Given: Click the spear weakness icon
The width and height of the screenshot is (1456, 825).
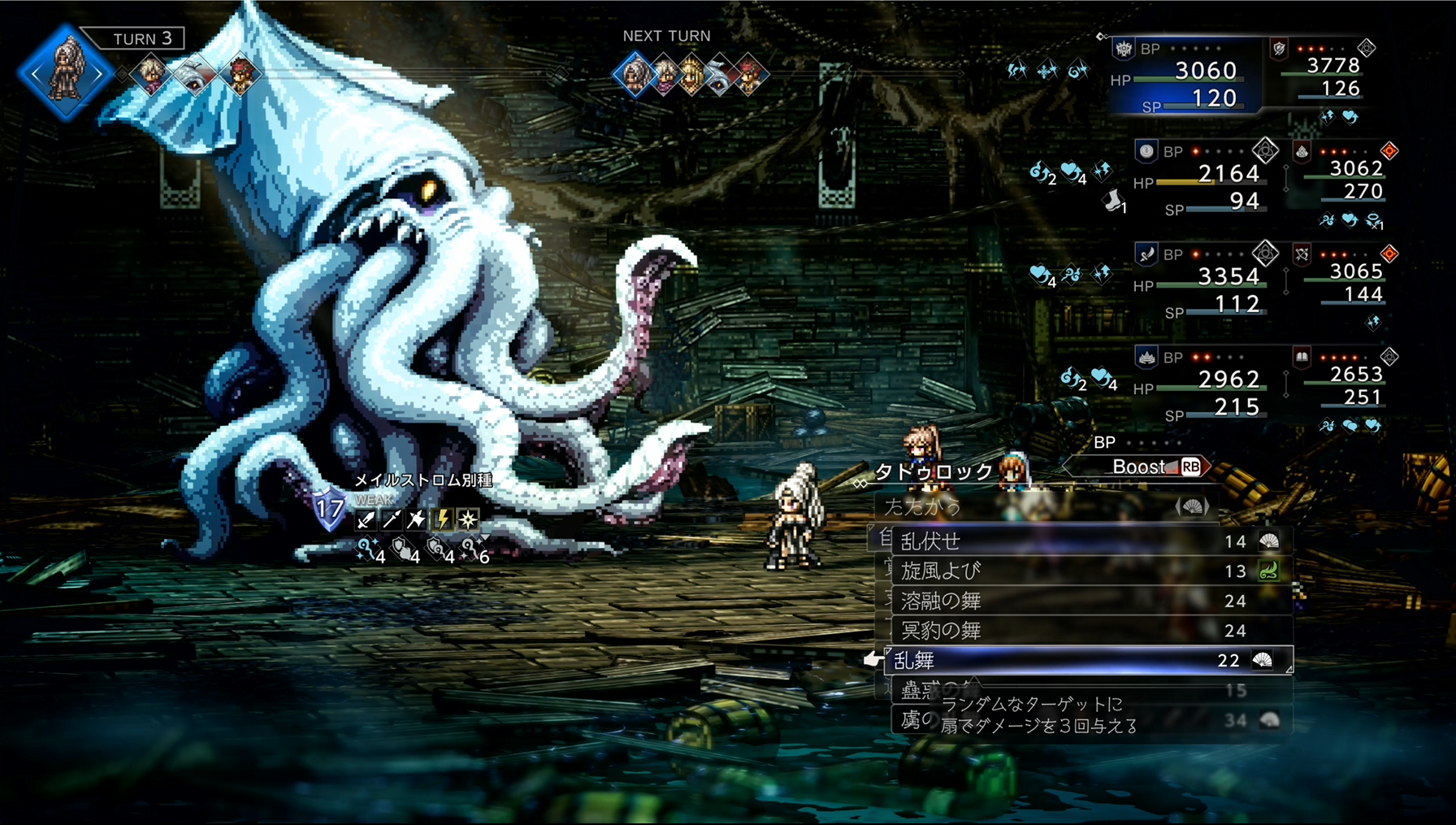Looking at the screenshot, I should pos(392,519).
